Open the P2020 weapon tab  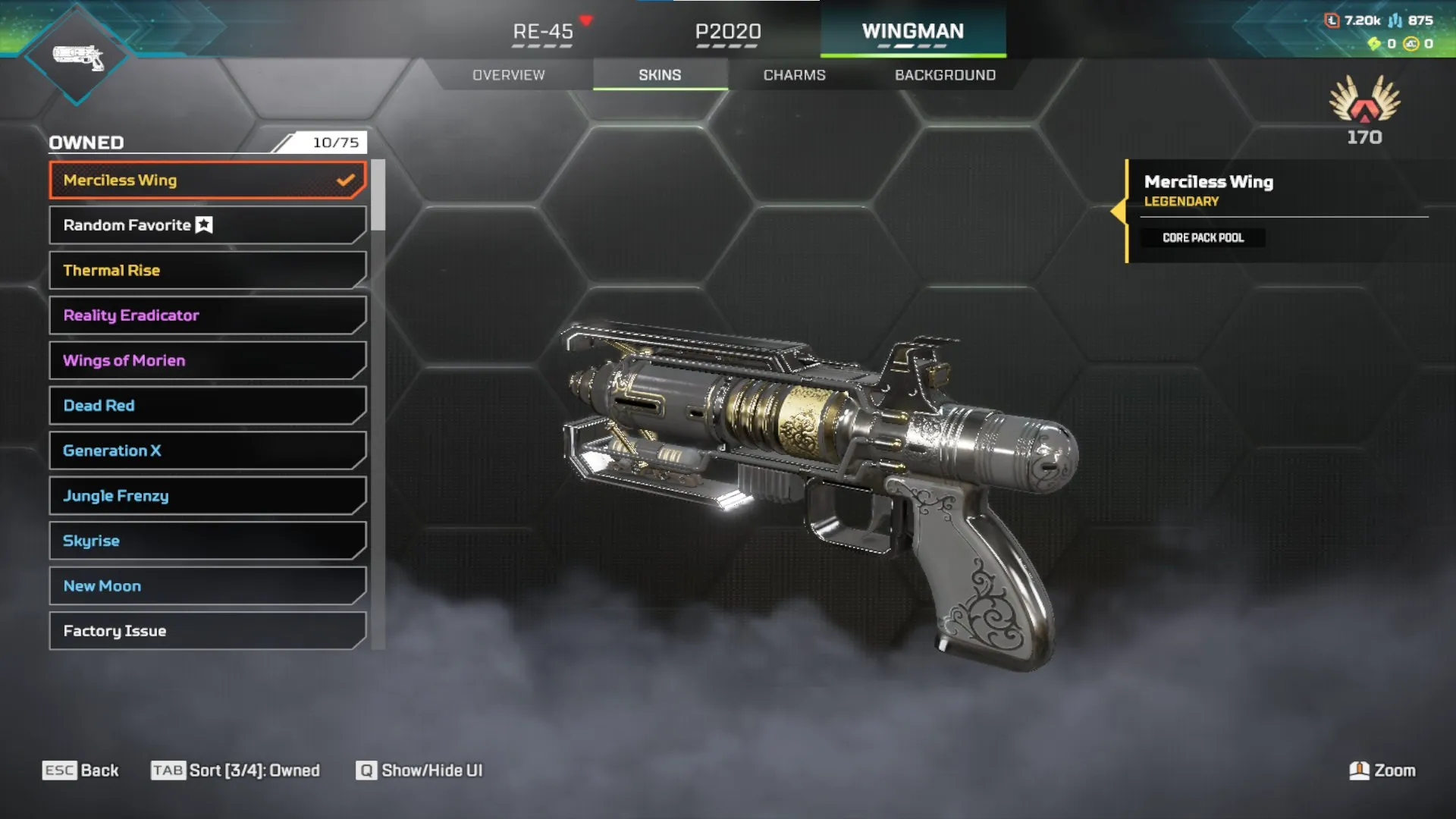tap(728, 32)
